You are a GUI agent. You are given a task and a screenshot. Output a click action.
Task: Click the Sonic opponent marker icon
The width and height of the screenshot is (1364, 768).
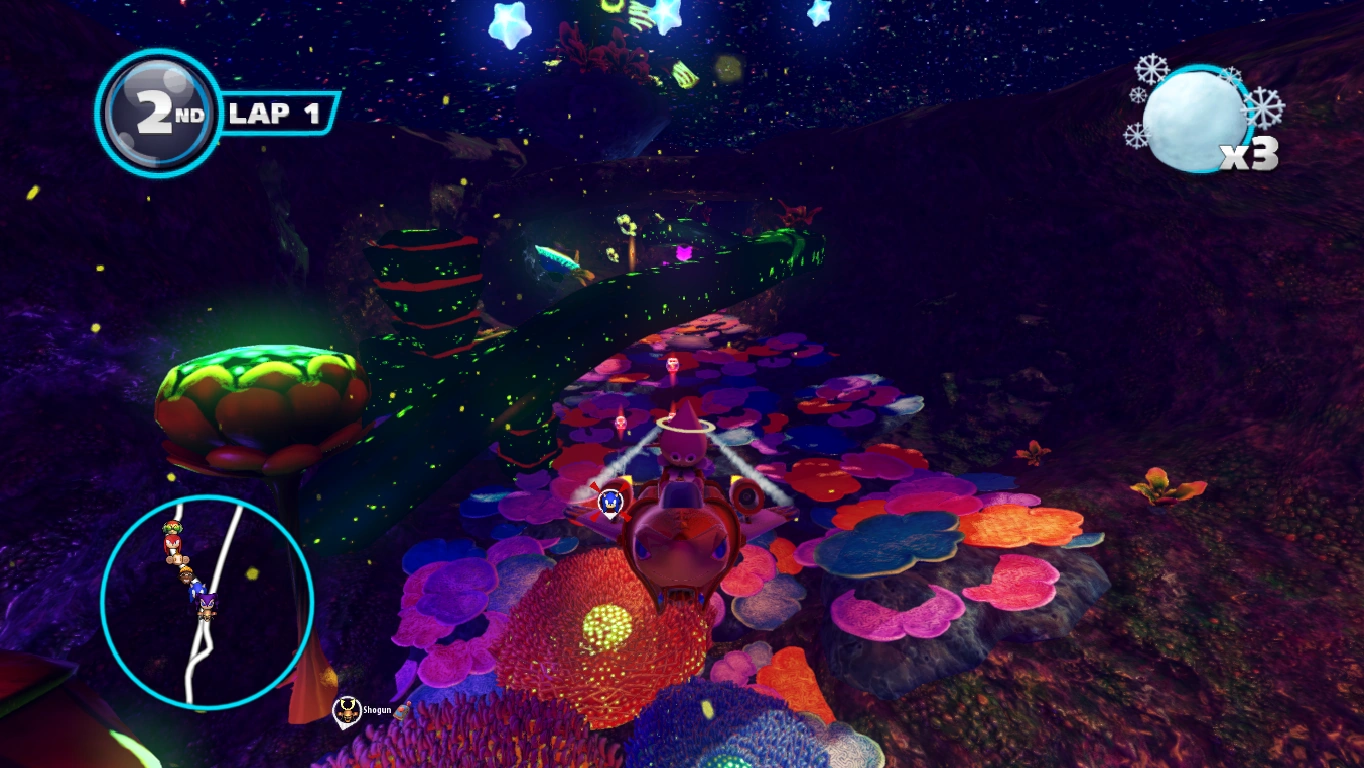click(610, 502)
